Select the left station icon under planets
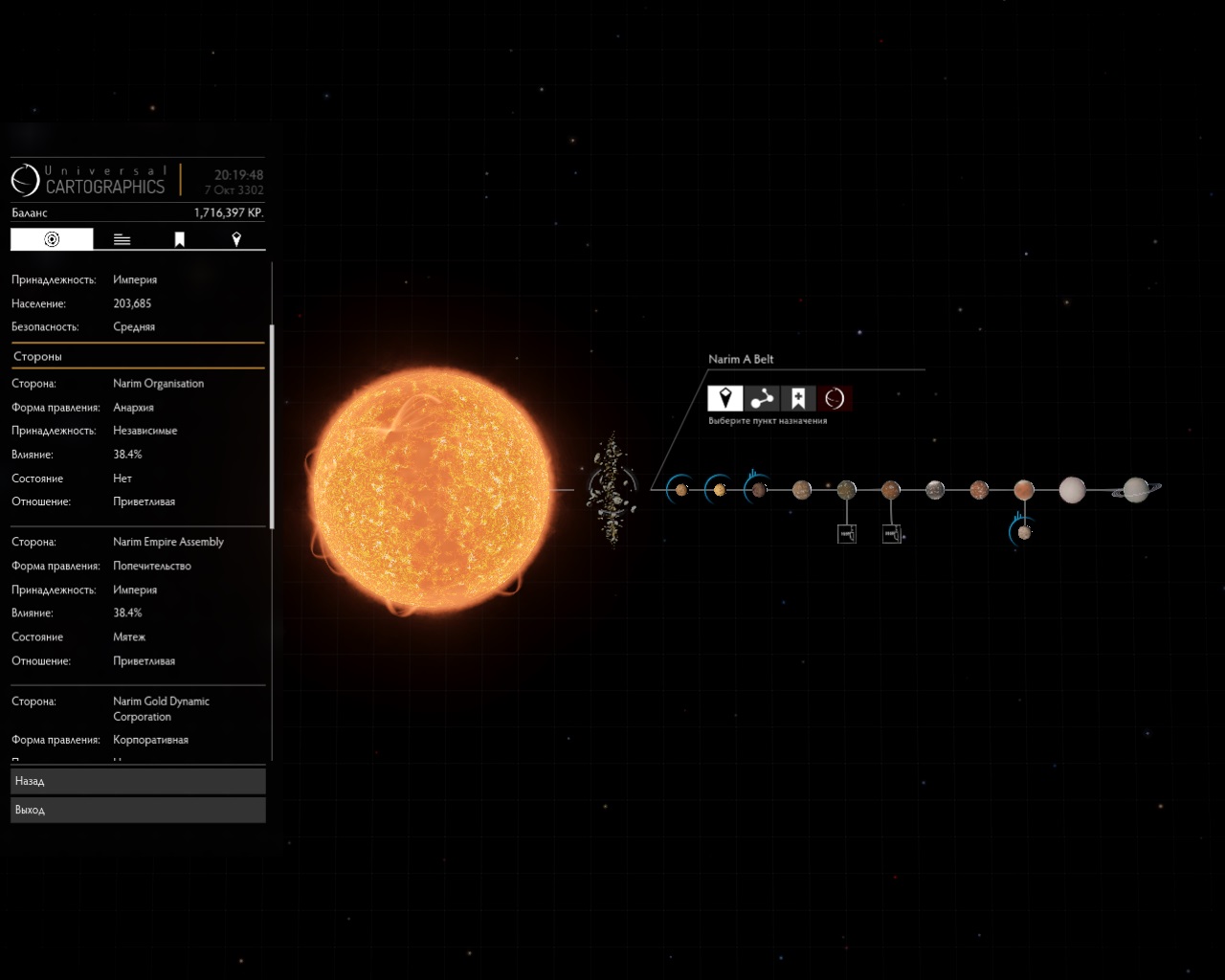The height and width of the screenshot is (980, 1225). coord(847,534)
